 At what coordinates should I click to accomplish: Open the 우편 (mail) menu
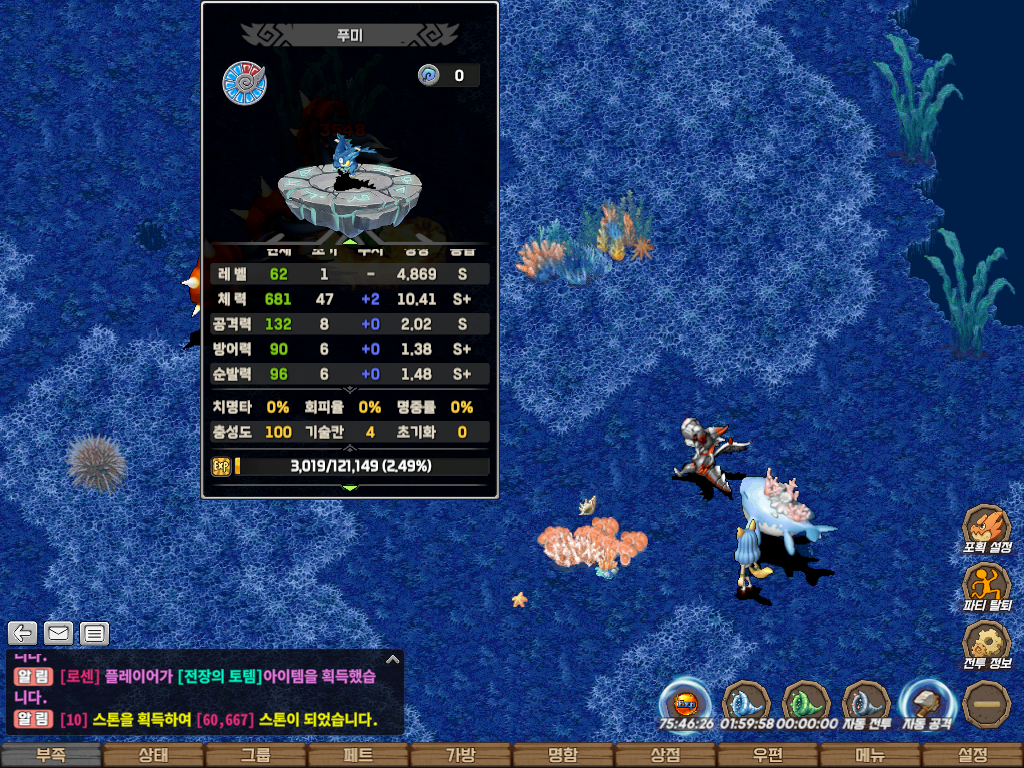pyautogui.click(x=767, y=755)
